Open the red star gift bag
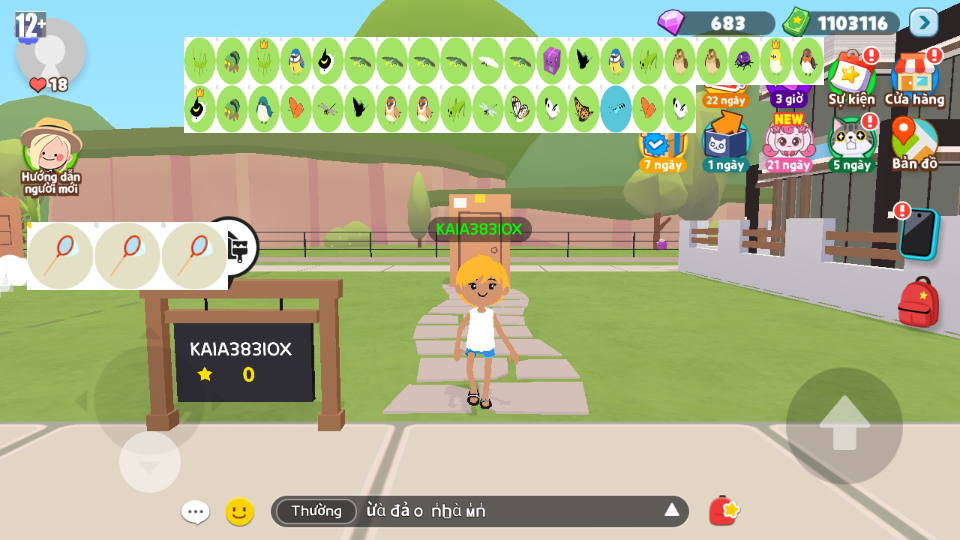960x540 pixels. coord(724,511)
